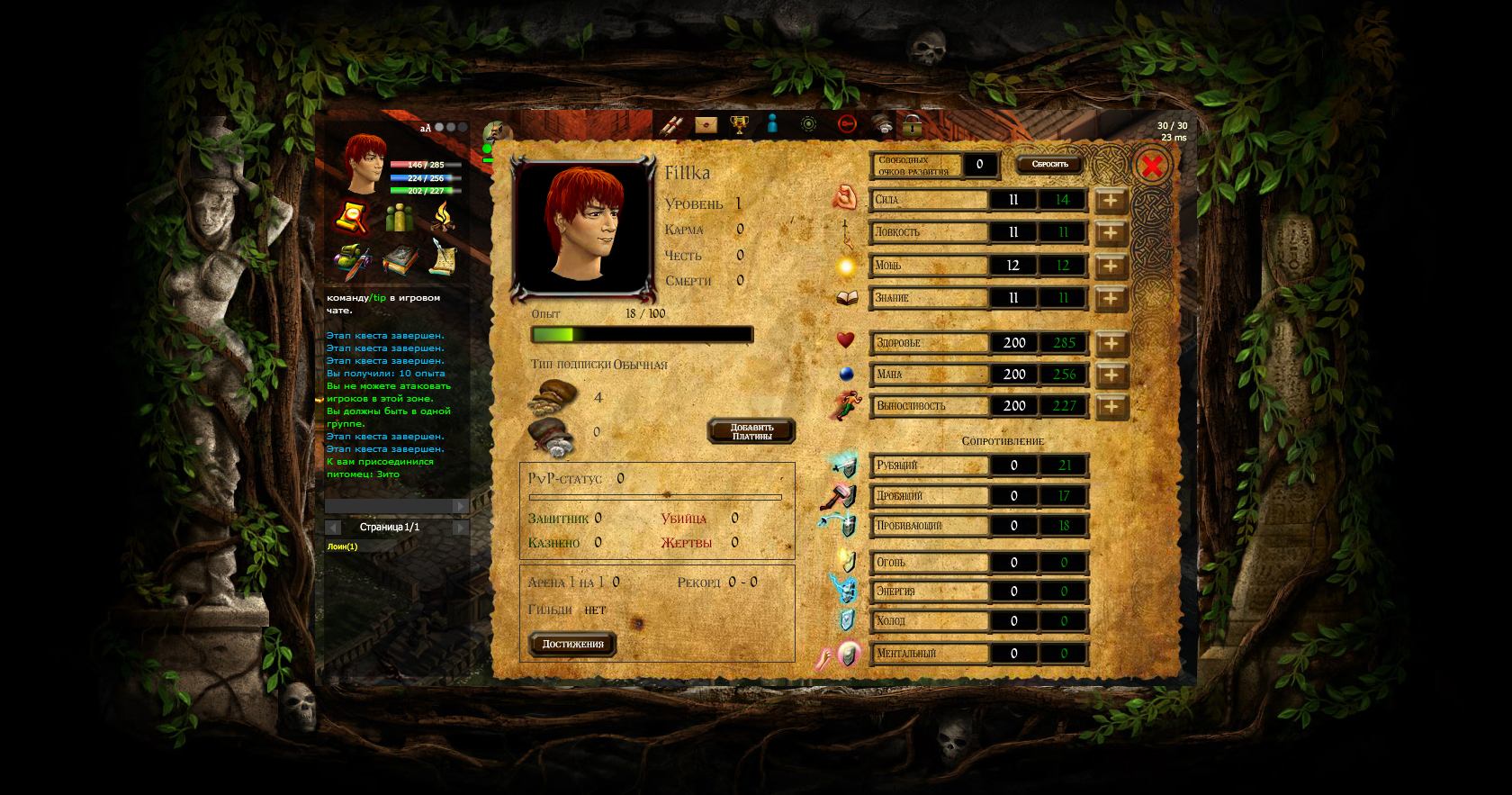Activate the campfire rest icon
1512x795 pixels.
click(x=443, y=216)
